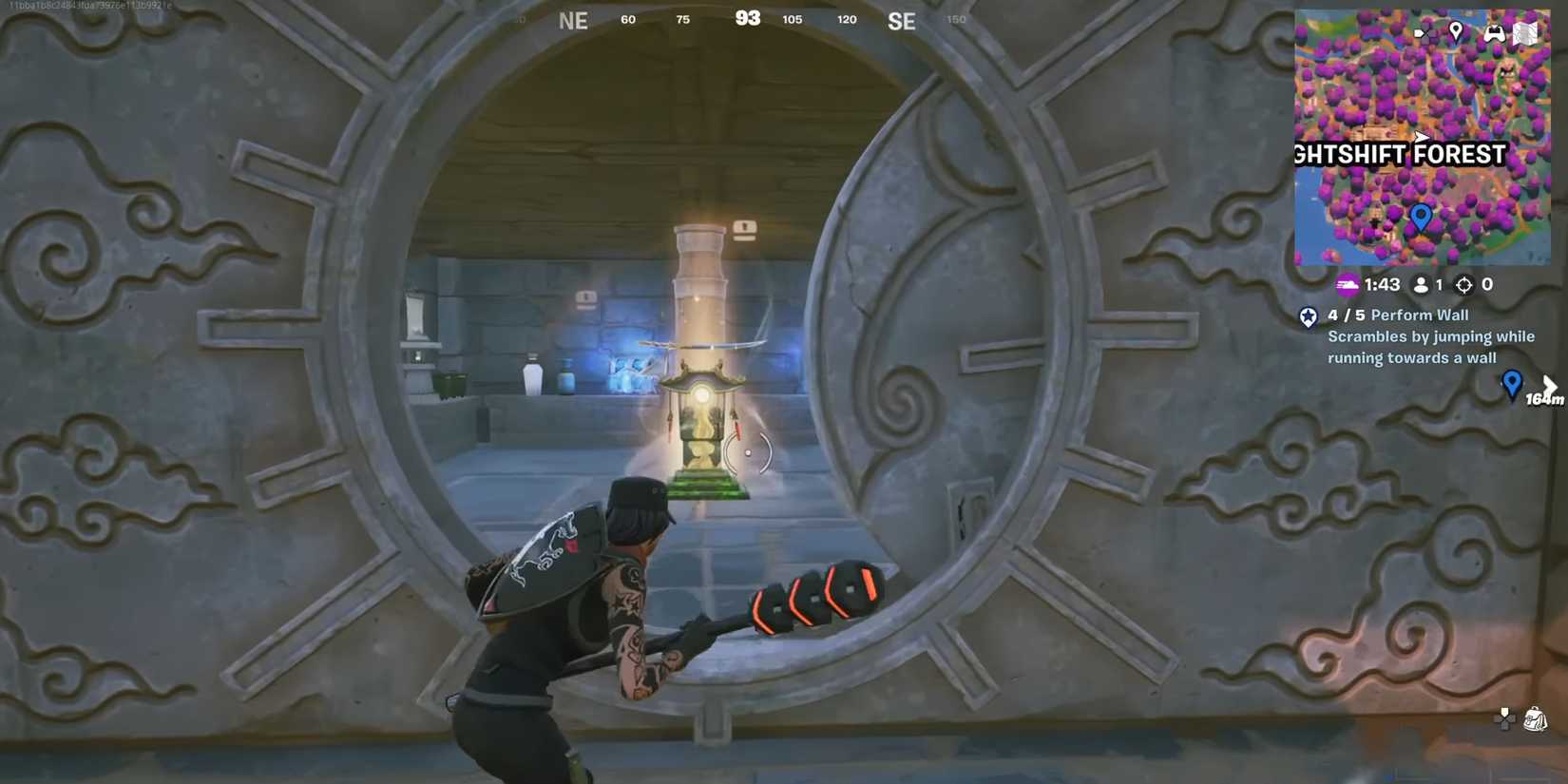Select the ping location pin icon above the minimap
The image size is (1568, 784).
pos(1456,30)
